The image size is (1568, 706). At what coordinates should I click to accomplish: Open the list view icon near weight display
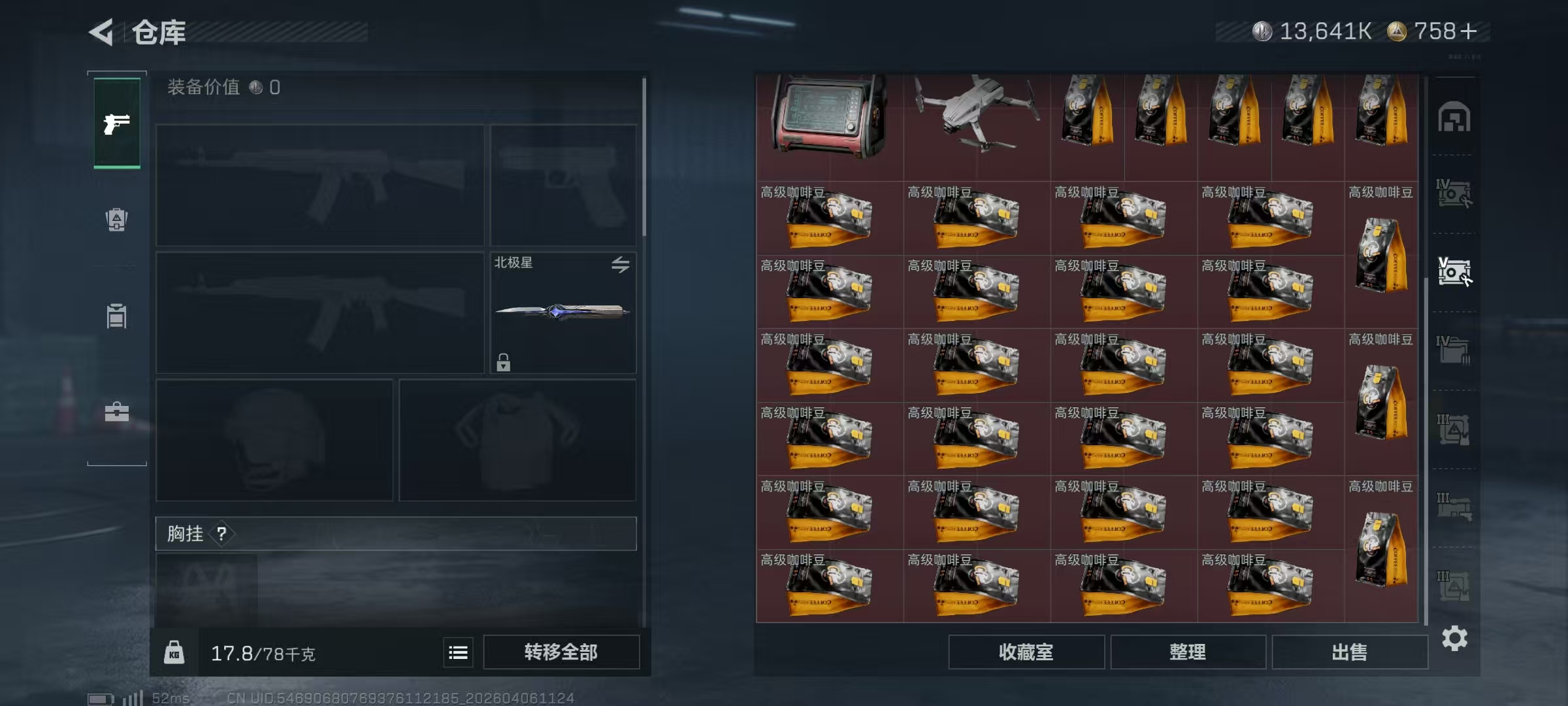coord(458,652)
